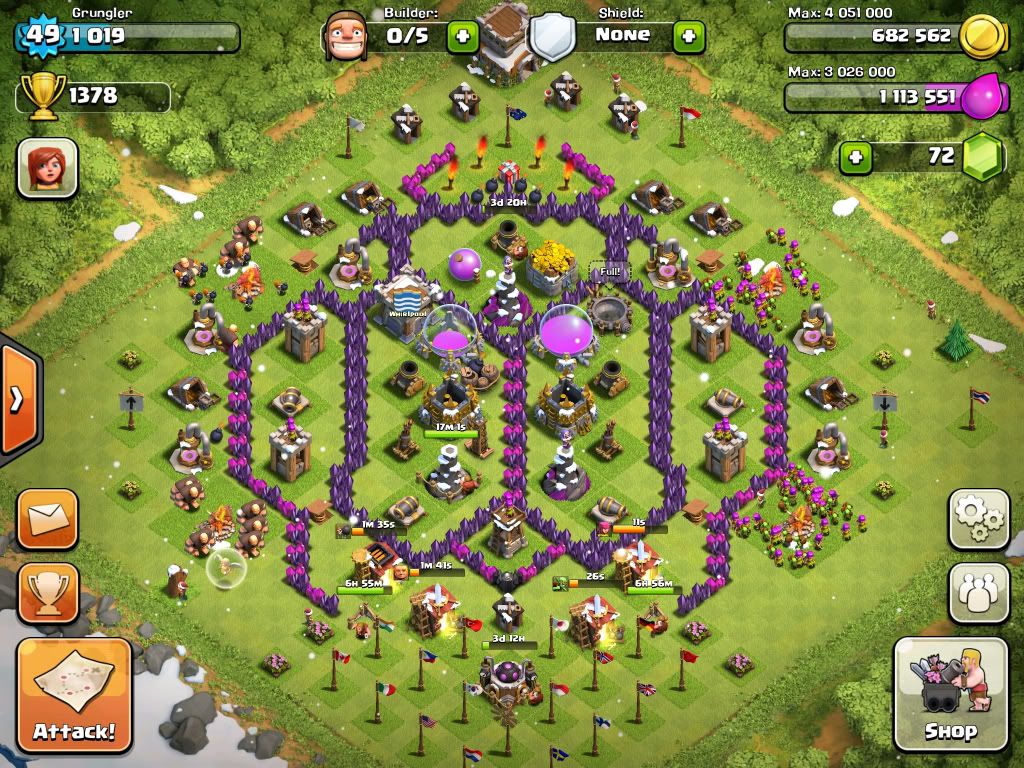This screenshot has width=1024, height=768.
Task: Expand the orange side arrow panel
Action: (17, 400)
